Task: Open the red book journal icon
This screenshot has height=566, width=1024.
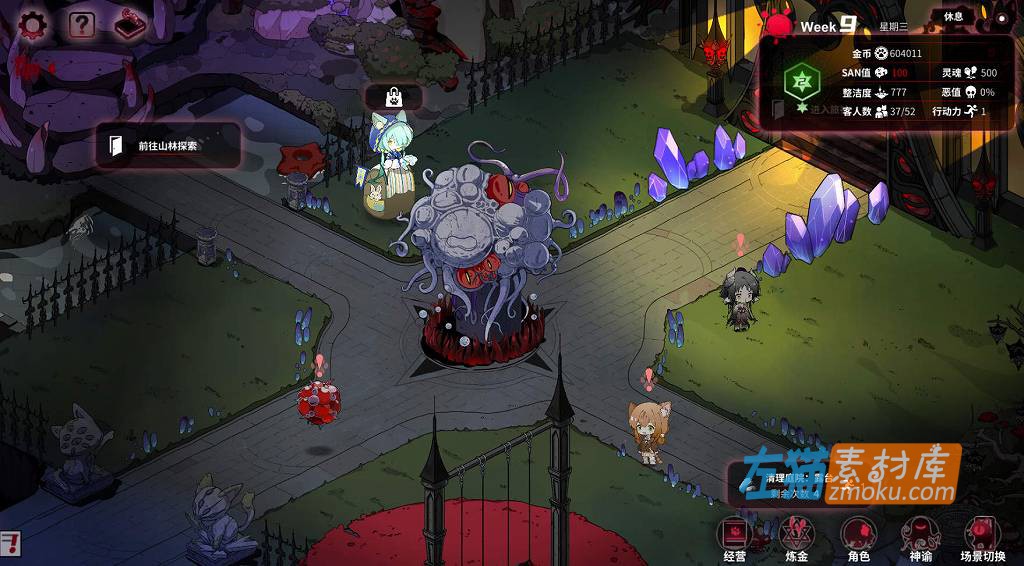Action: (131, 24)
